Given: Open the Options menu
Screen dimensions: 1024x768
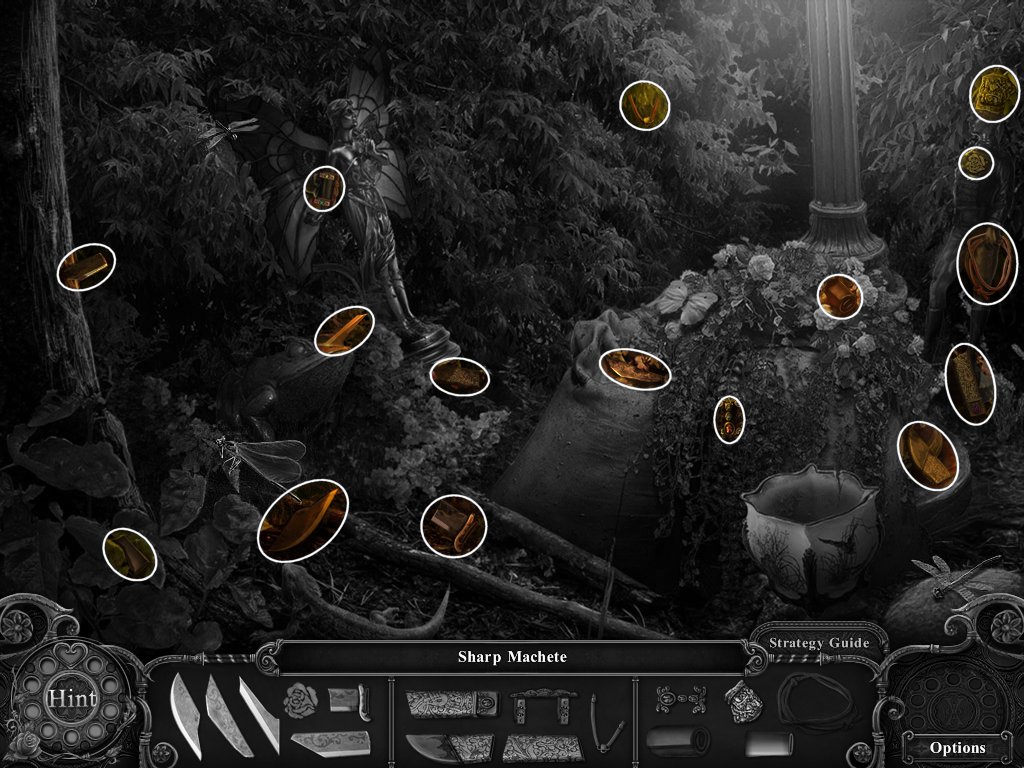Looking at the screenshot, I should pyautogui.click(x=957, y=747).
